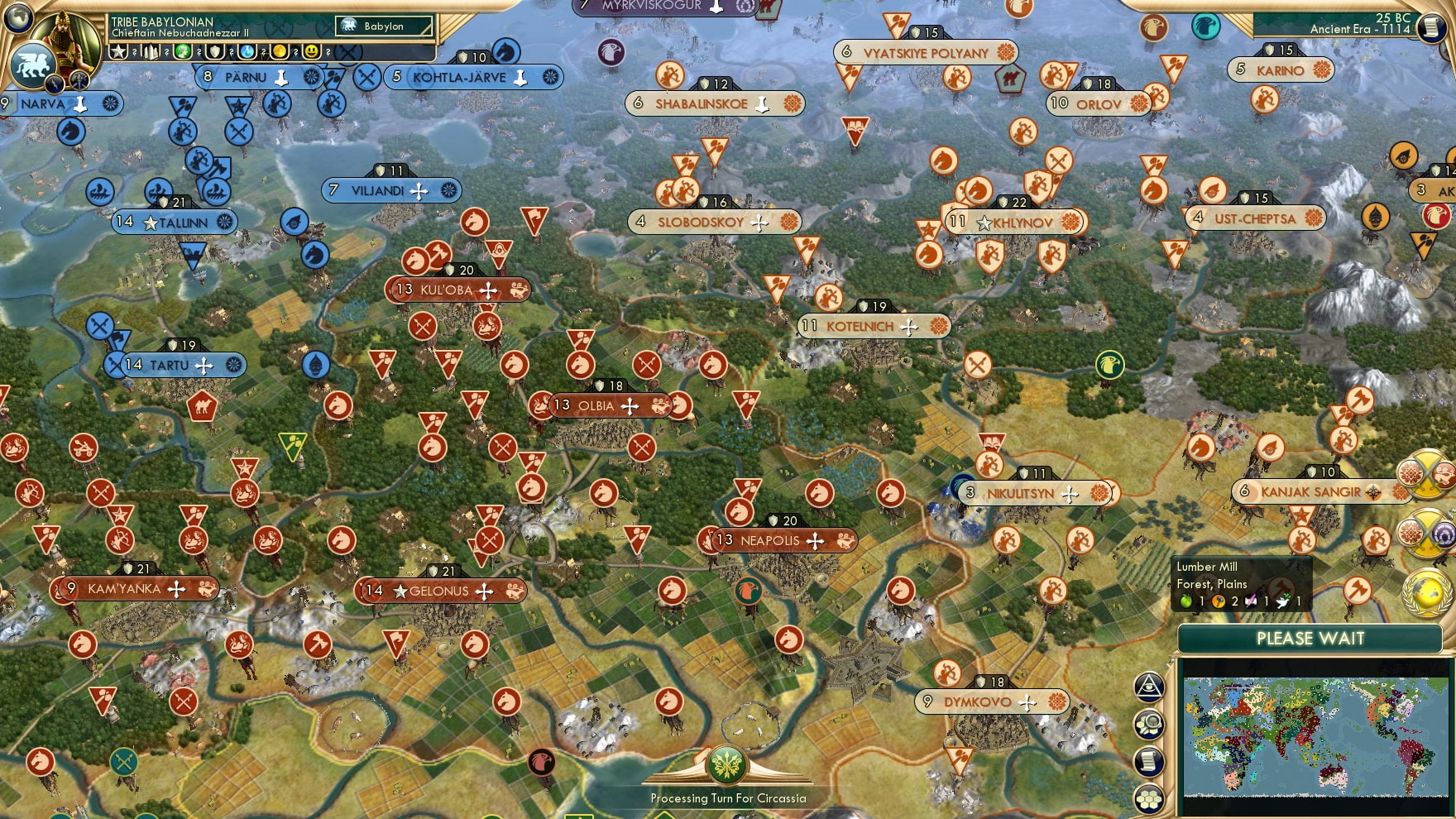
Task: Toggle the snowflake status icon on Pärnu's banner
Action: pos(313,77)
